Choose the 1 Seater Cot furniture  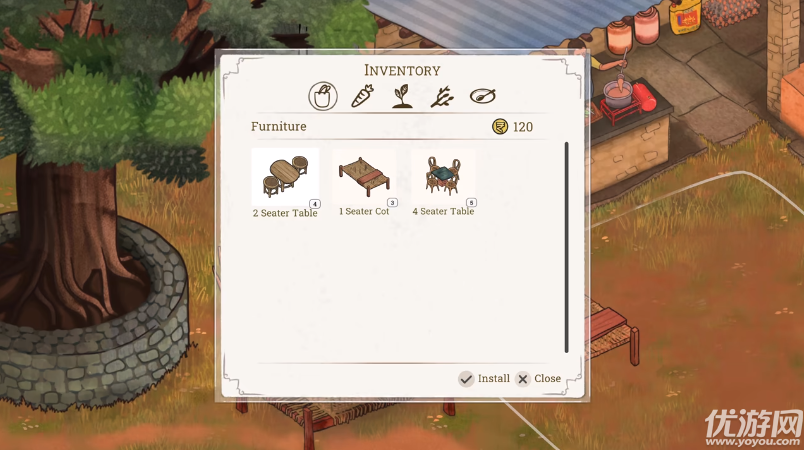(364, 178)
